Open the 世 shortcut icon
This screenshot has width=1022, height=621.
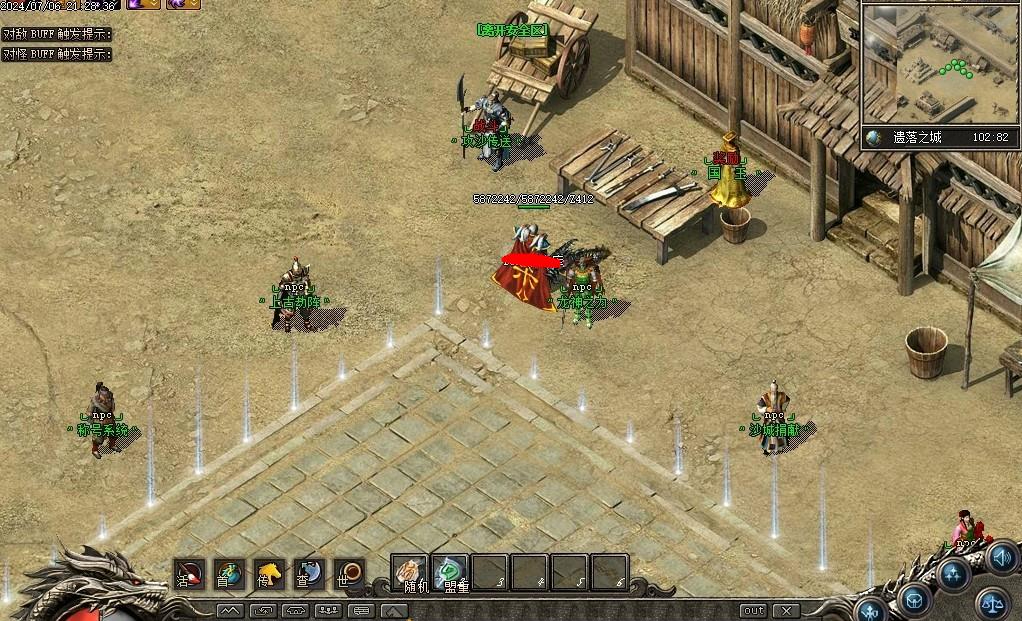[349, 573]
